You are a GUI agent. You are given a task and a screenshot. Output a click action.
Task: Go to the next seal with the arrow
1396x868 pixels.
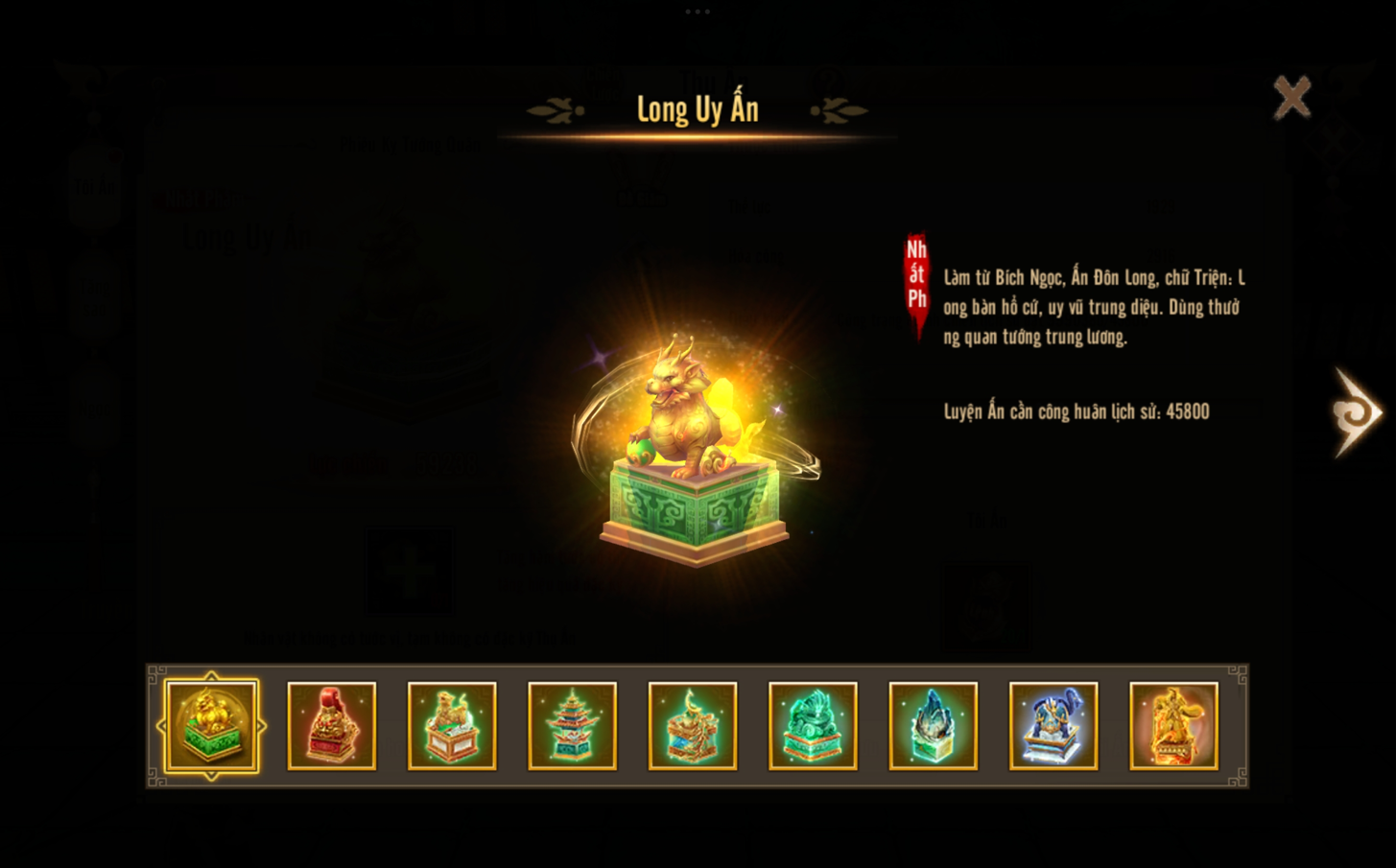click(x=1356, y=412)
